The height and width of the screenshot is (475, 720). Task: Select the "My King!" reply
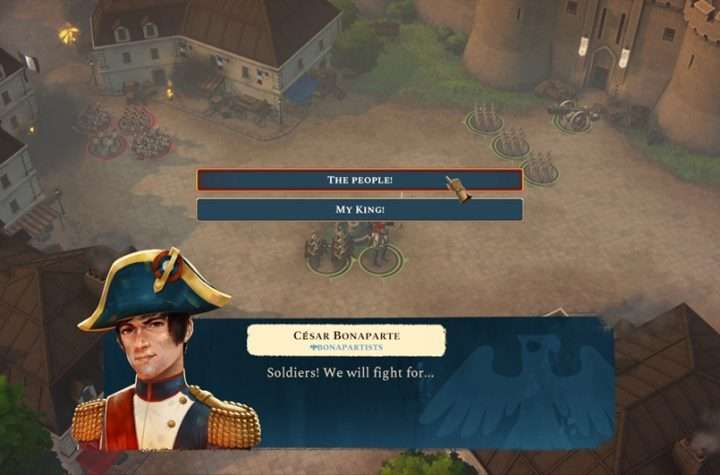click(x=359, y=210)
